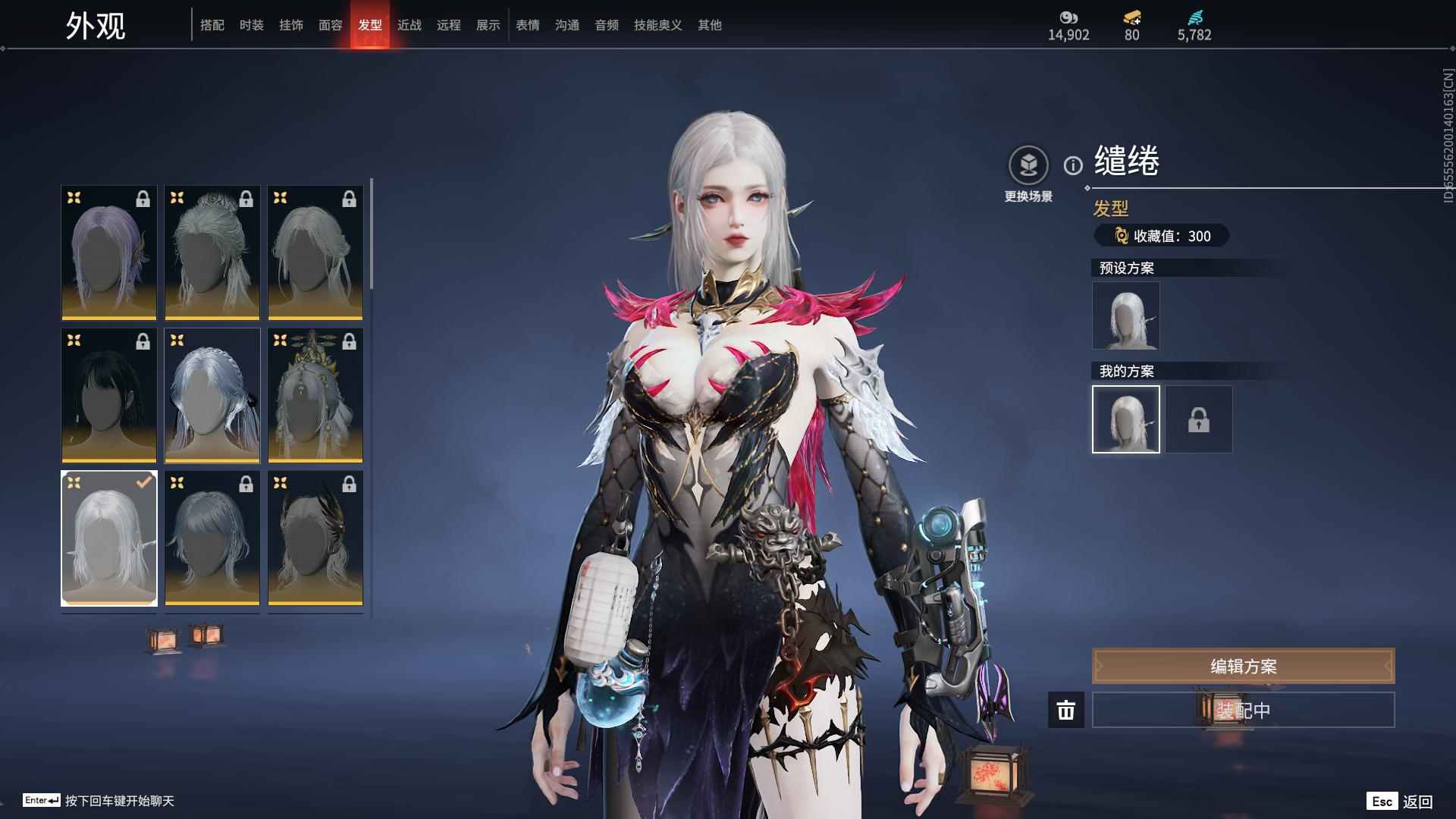Open the 时装 outfit tab
The image size is (1456, 819).
click(252, 25)
